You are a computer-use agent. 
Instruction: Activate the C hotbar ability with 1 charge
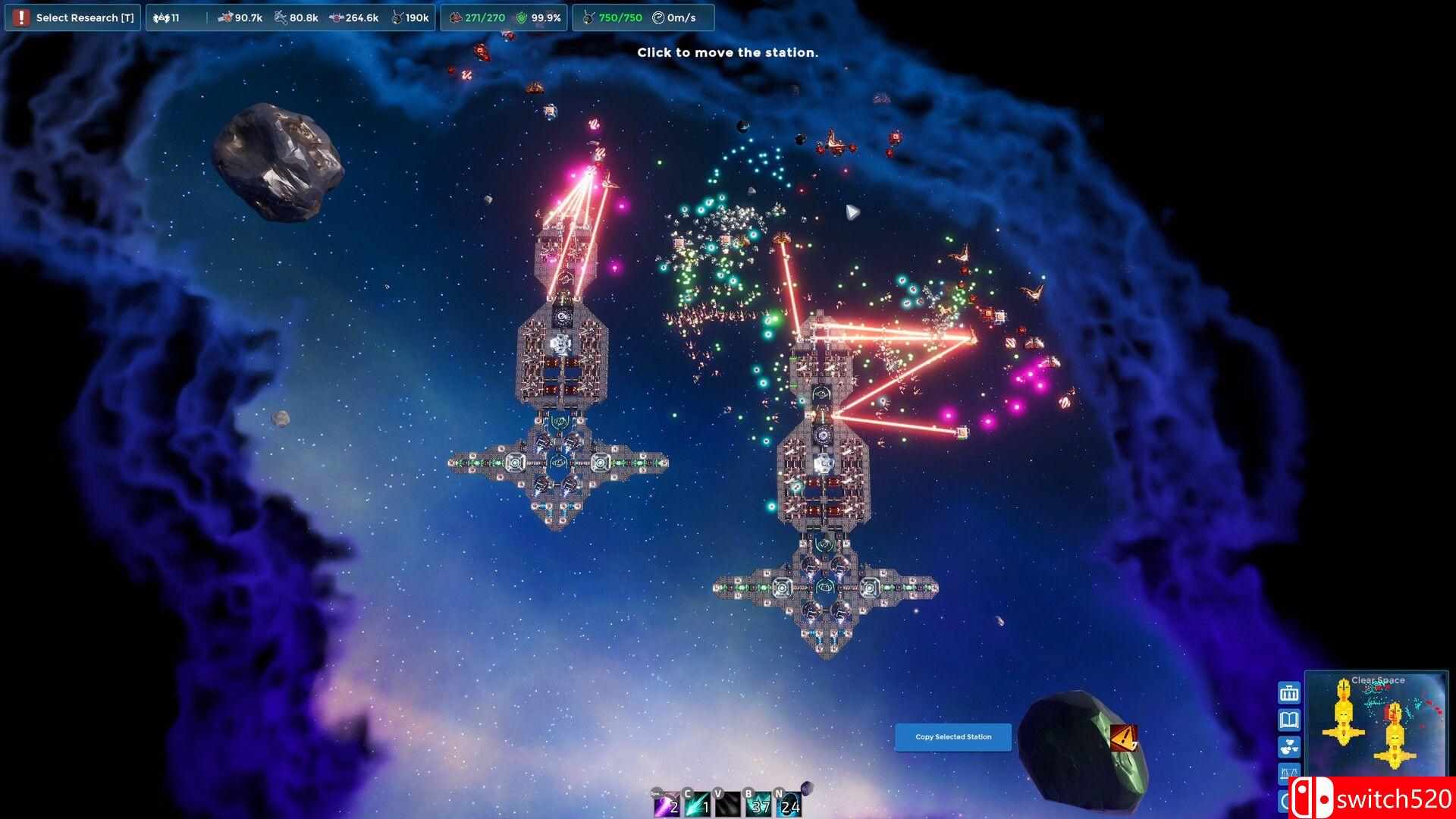[x=696, y=804]
